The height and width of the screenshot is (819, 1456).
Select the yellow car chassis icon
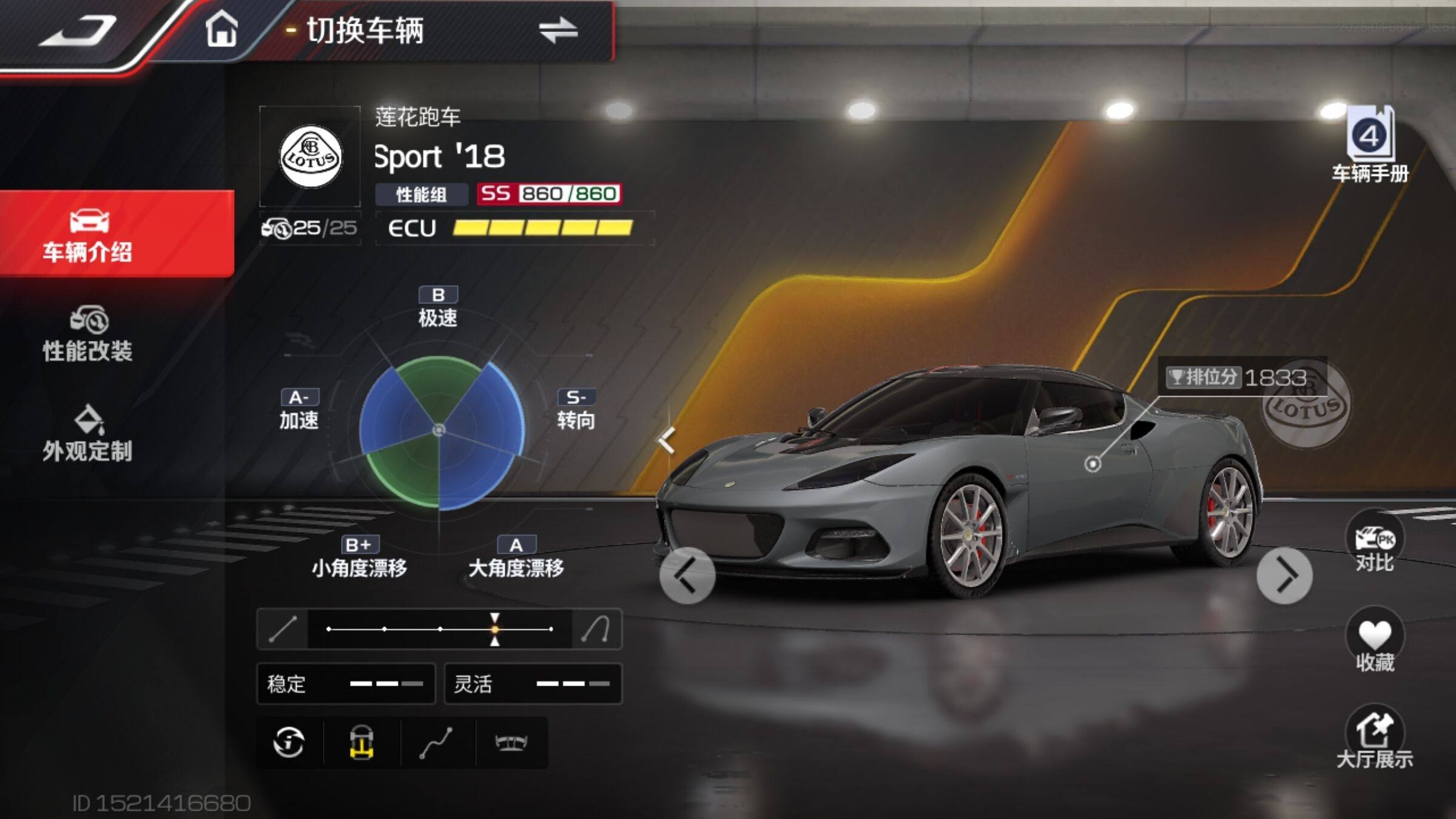click(x=362, y=742)
